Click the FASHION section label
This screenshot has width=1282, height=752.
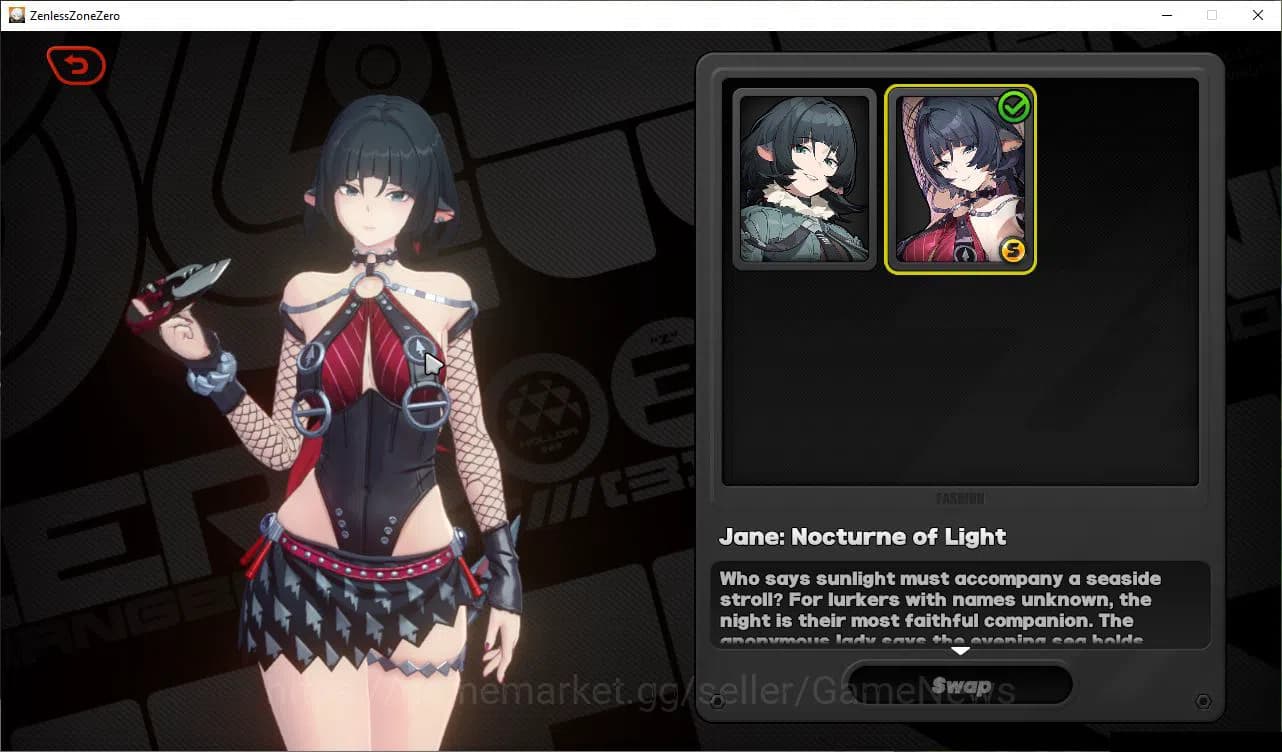coord(962,497)
